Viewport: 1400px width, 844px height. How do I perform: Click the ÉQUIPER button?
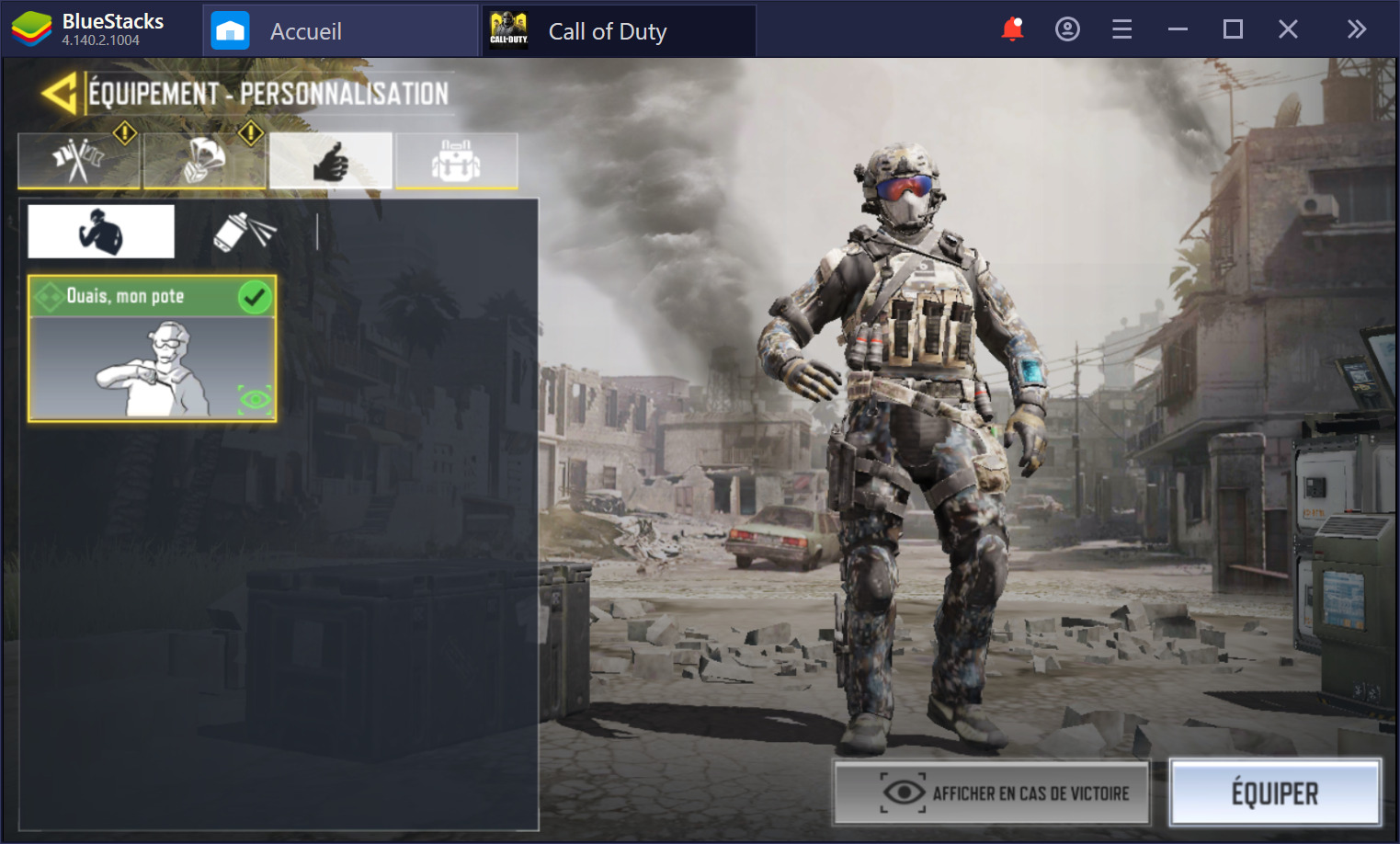(1274, 793)
